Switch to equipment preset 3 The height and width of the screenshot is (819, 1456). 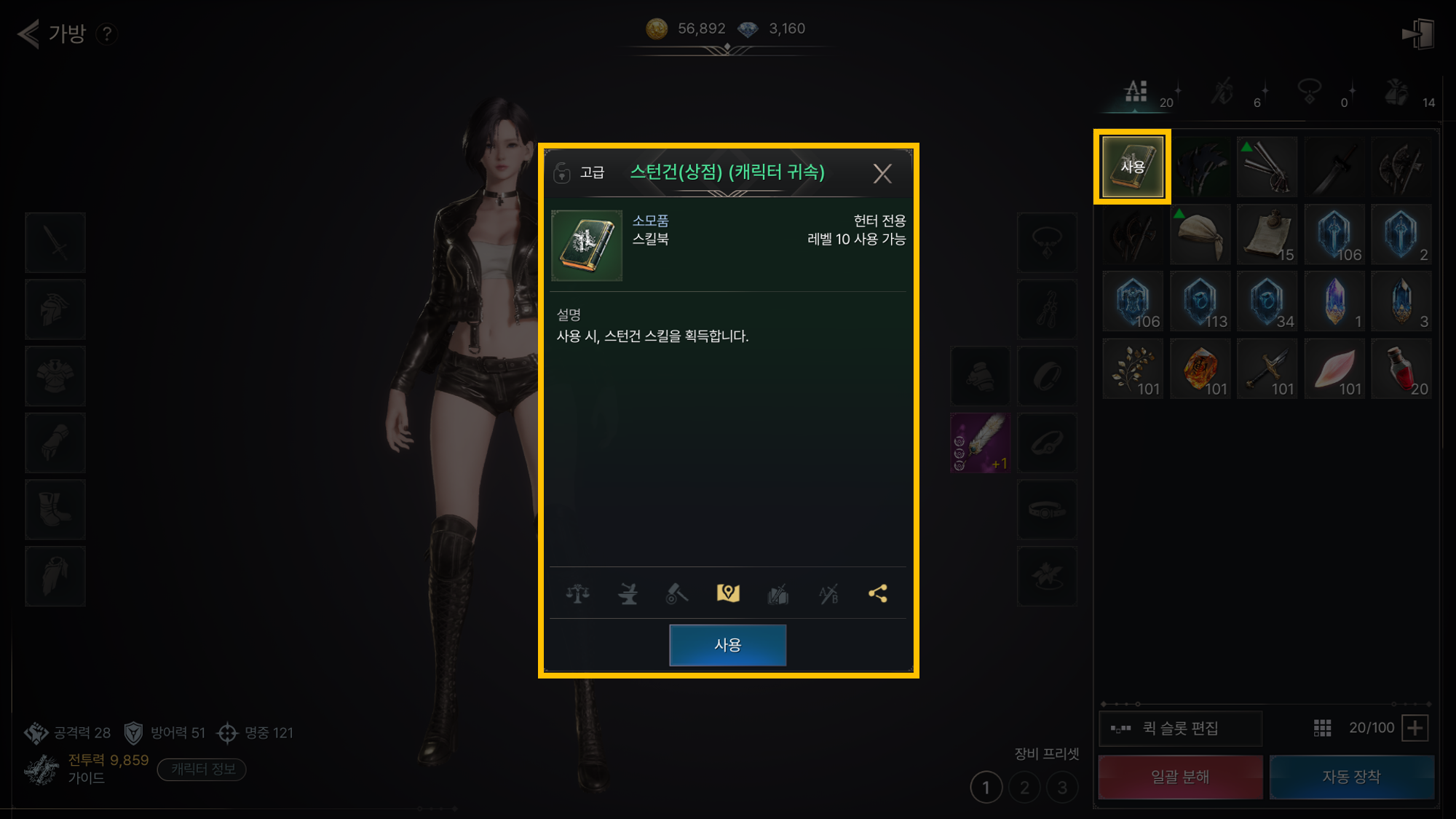coord(1062,788)
